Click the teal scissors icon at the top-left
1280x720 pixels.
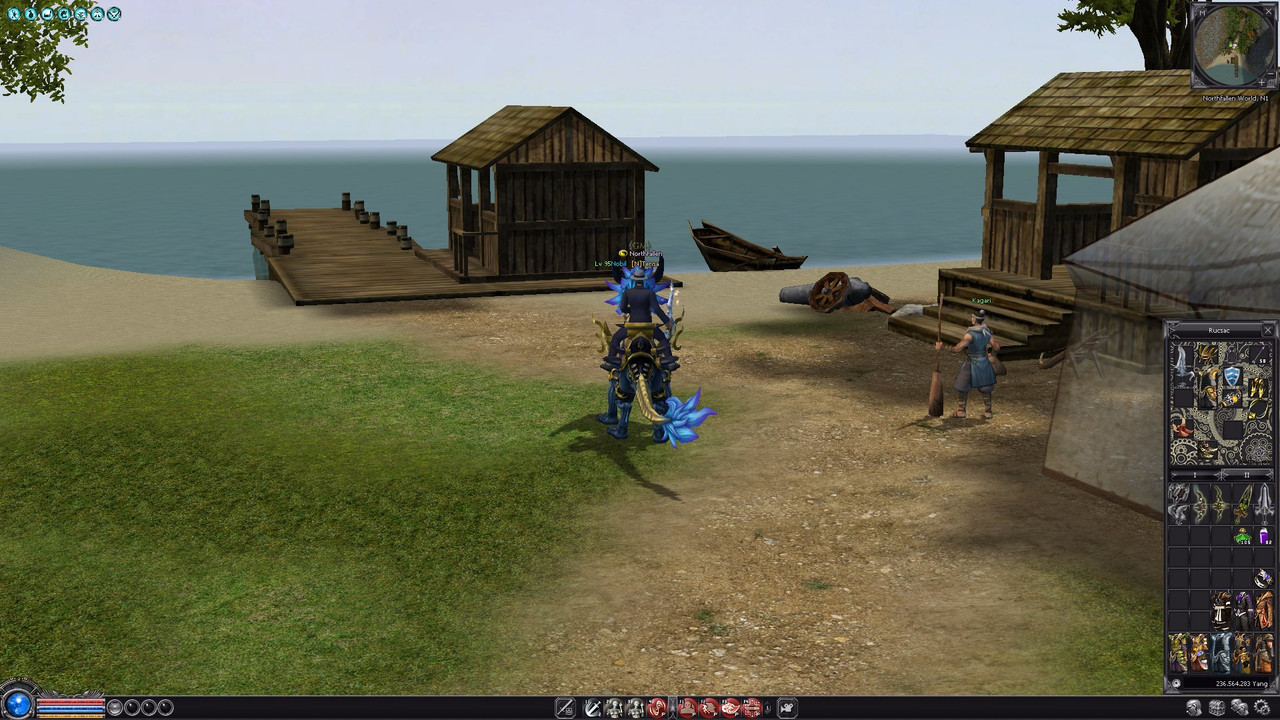click(13, 14)
